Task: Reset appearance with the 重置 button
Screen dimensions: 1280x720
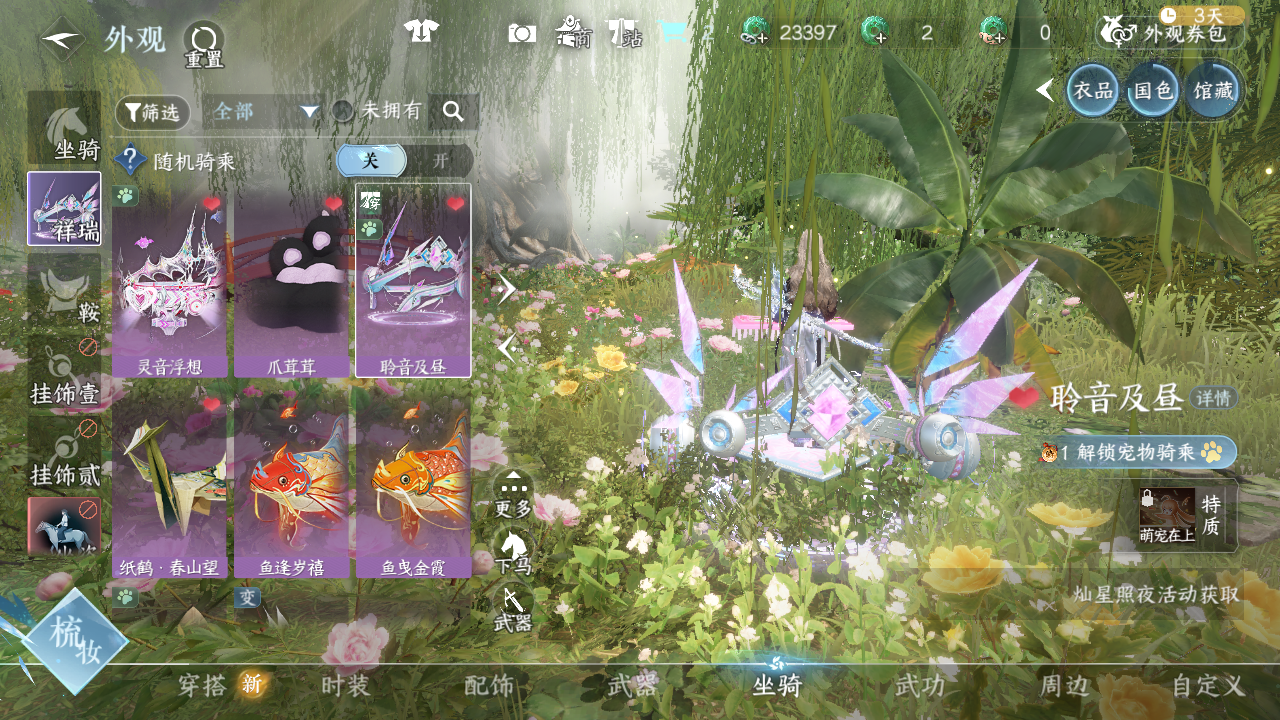Action: (204, 45)
